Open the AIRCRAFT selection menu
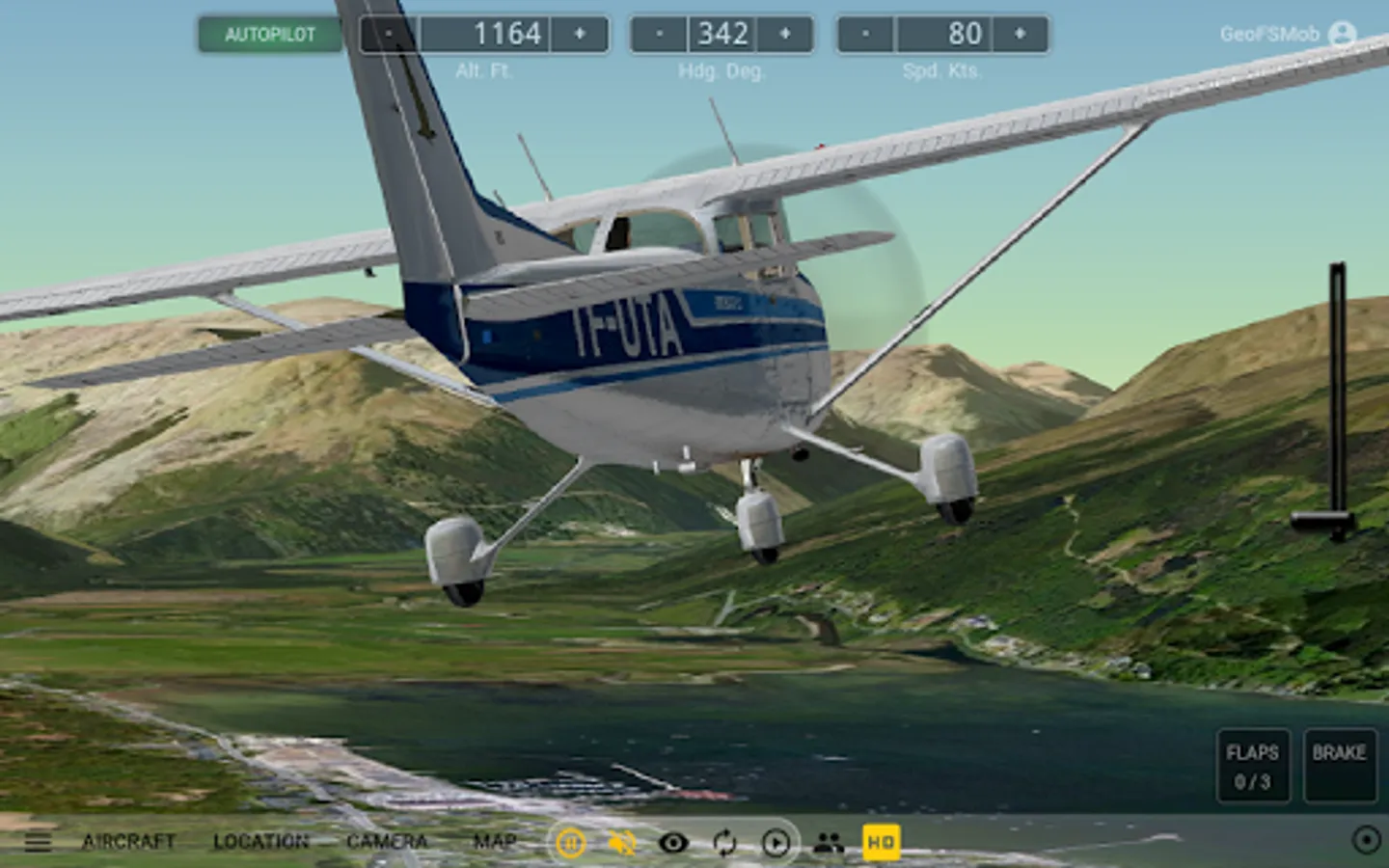Screen dimensions: 1389x868 tap(128, 842)
